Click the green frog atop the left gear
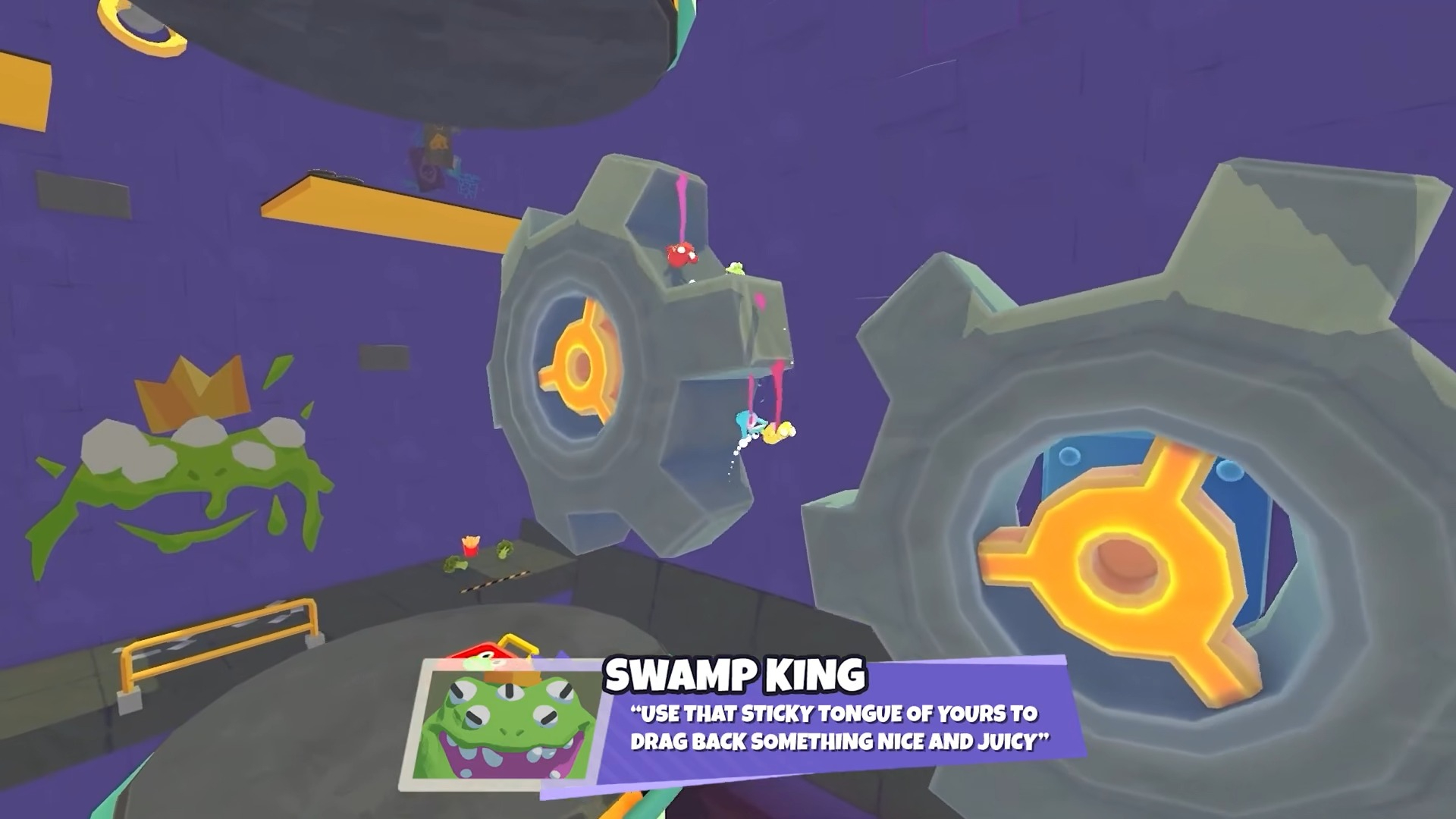Image resolution: width=1456 pixels, height=819 pixels. [x=736, y=269]
